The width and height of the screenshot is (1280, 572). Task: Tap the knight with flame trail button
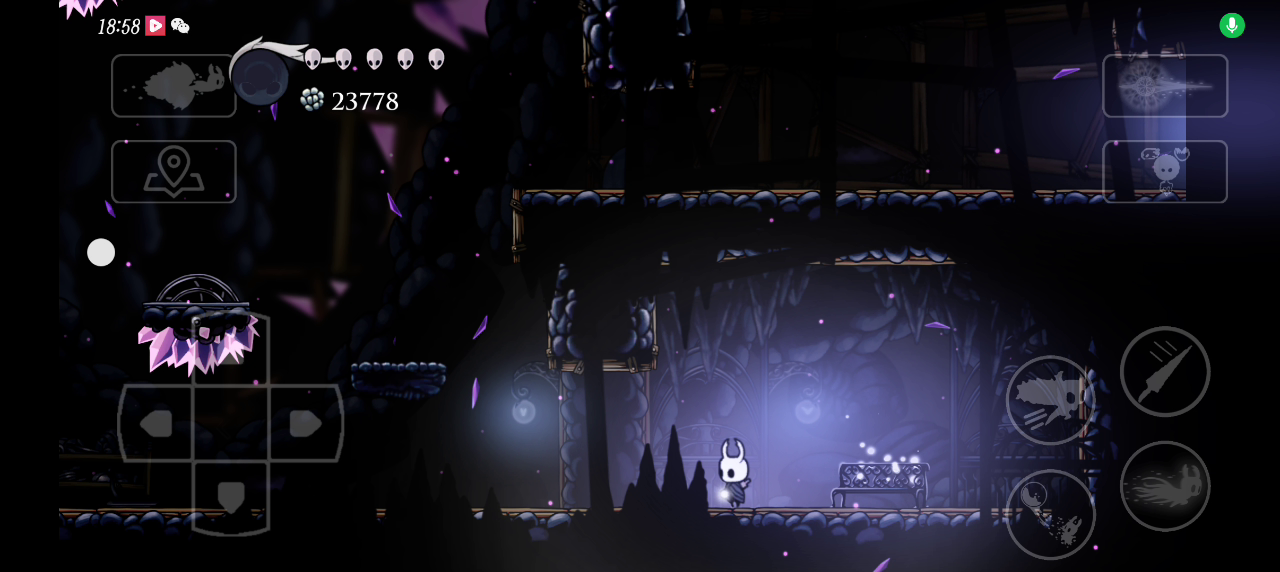tap(1165, 486)
